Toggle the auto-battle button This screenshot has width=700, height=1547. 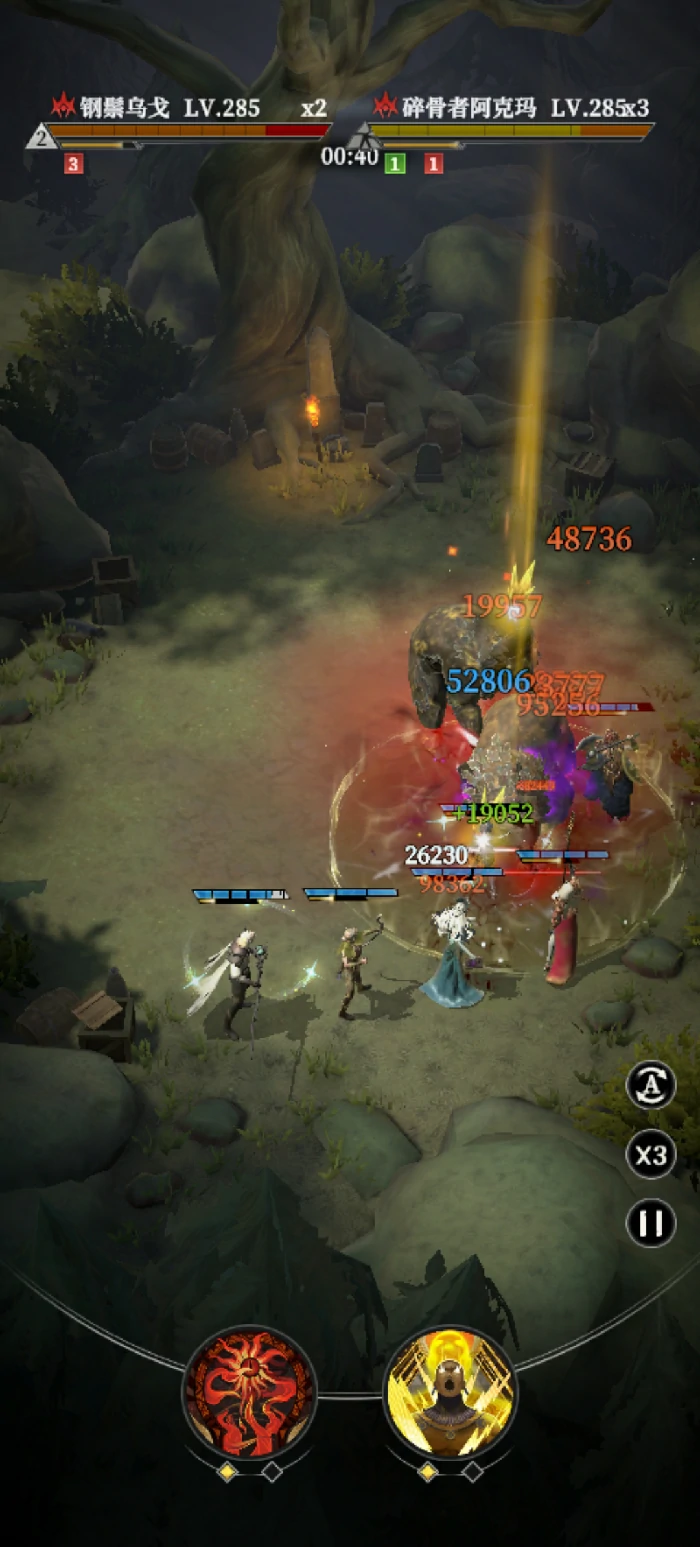pos(651,1086)
